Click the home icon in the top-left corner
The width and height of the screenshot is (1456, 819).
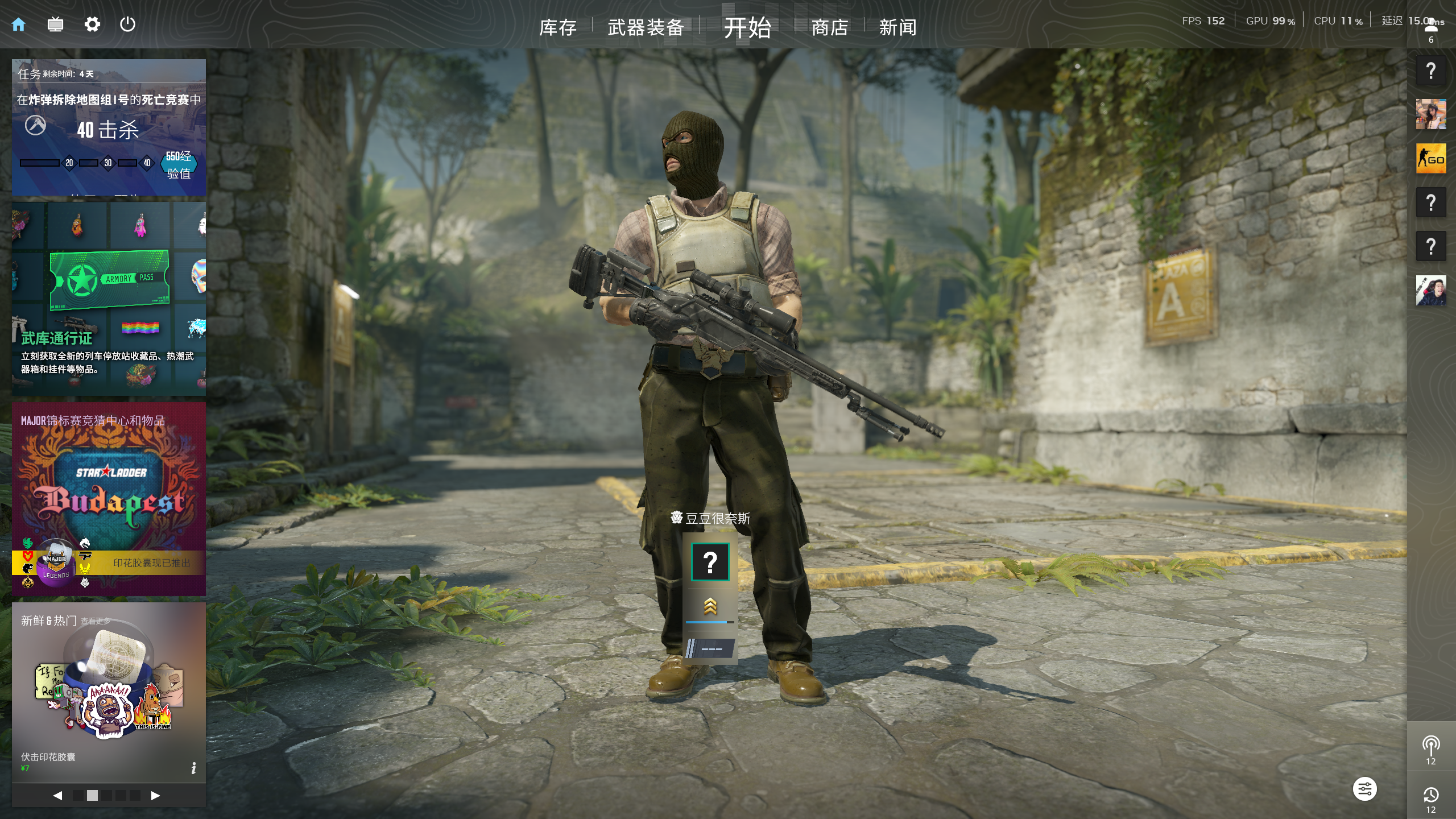pos(19,24)
